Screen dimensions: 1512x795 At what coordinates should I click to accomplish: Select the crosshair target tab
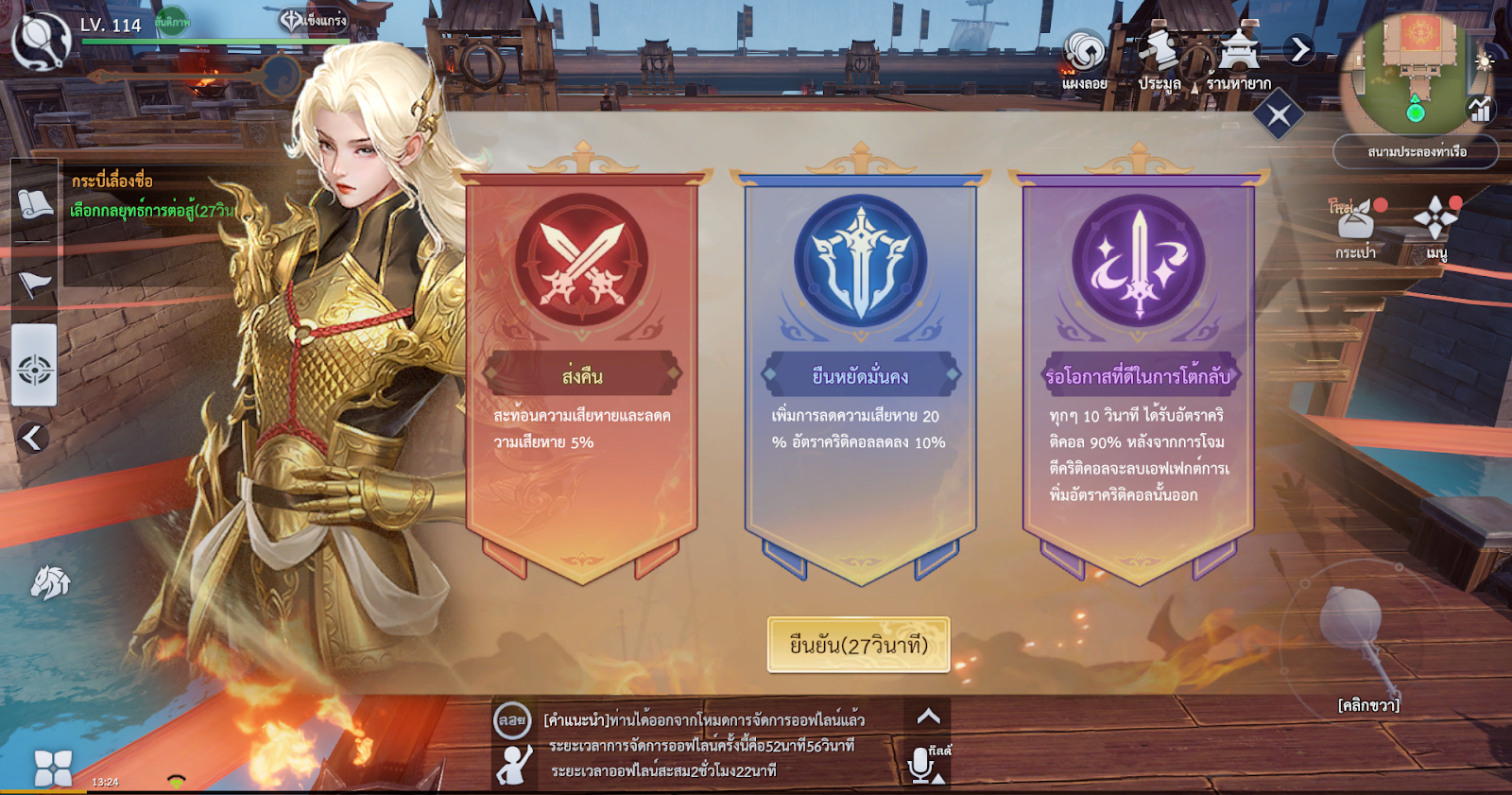tap(35, 369)
